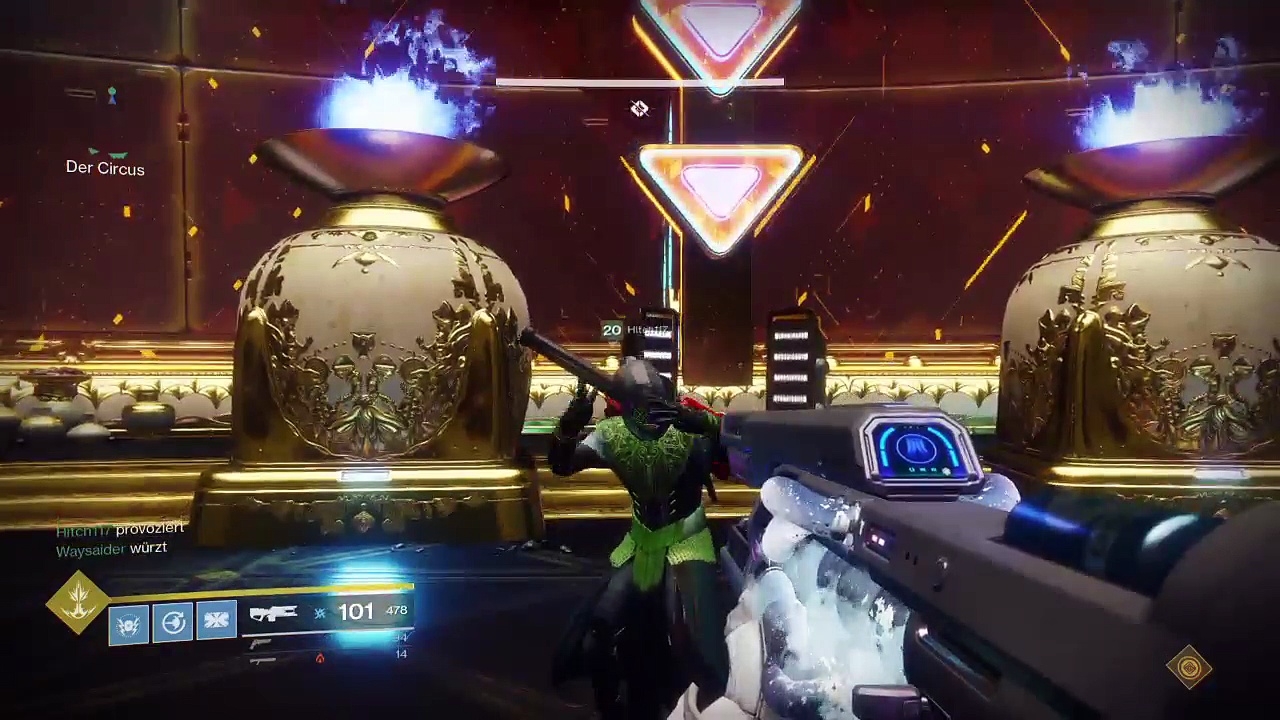Trigger the circular-arrow ability icon
1280x720 pixels.
(173, 623)
